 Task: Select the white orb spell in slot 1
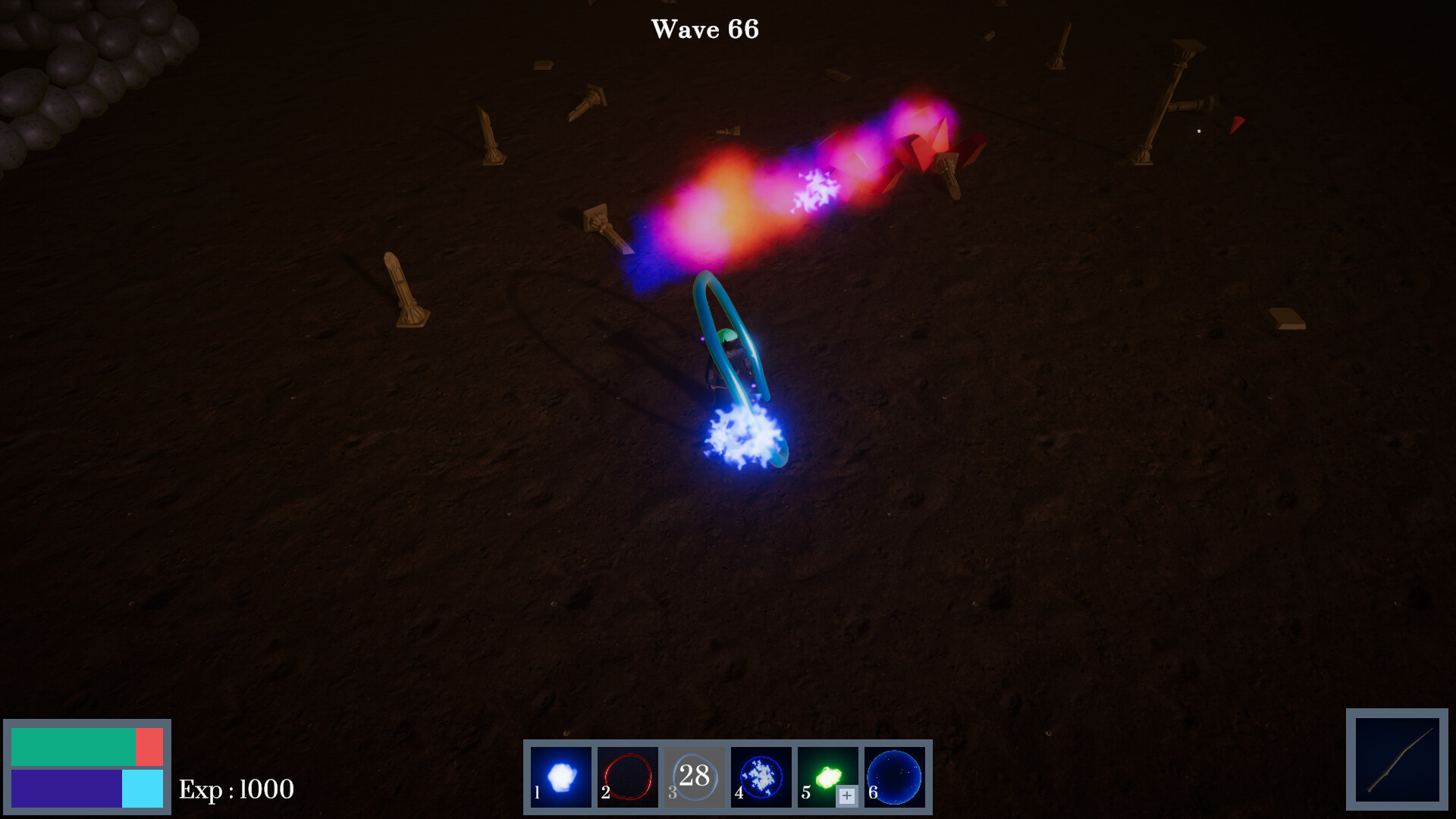(x=561, y=775)
